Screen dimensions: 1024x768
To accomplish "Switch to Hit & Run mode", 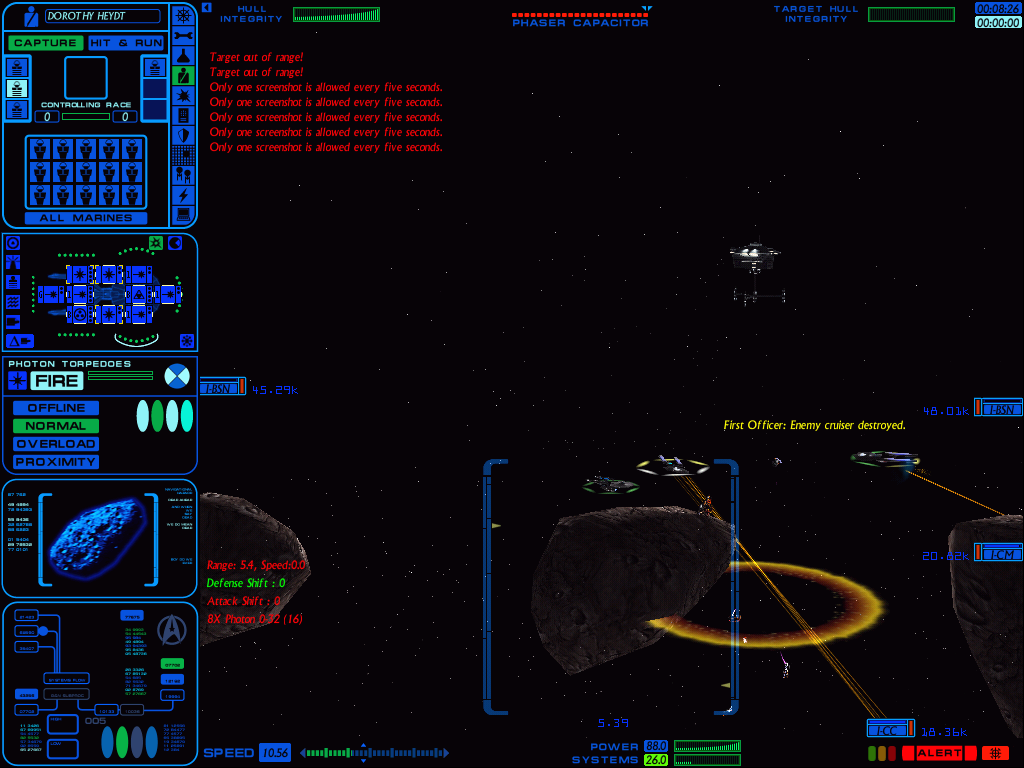I will pyautogui.click(x=123, y=43).
